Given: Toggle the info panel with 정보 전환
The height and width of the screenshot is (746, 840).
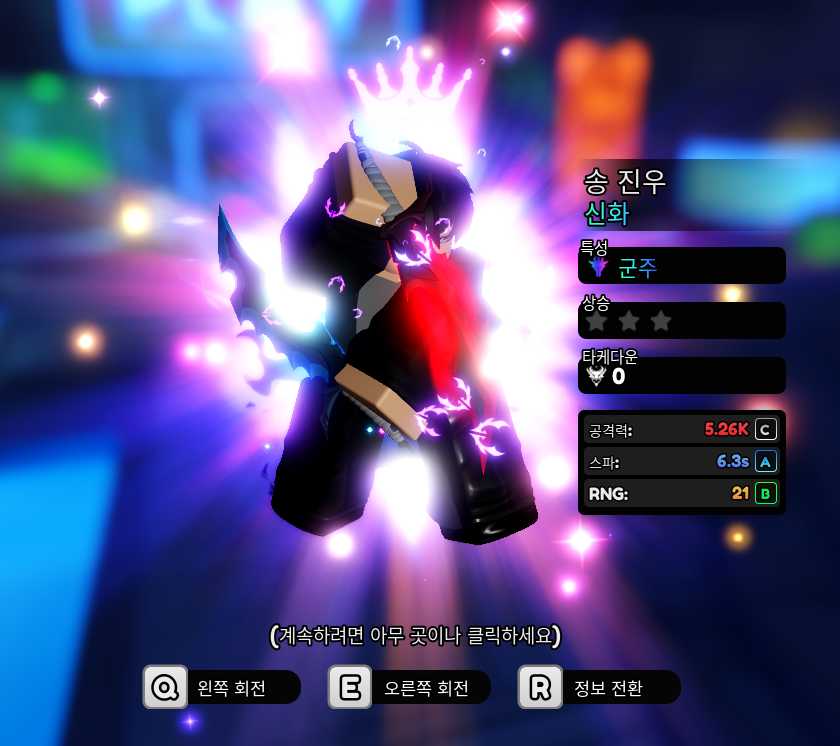Looking at the screenshot, I should click(600, 688).
